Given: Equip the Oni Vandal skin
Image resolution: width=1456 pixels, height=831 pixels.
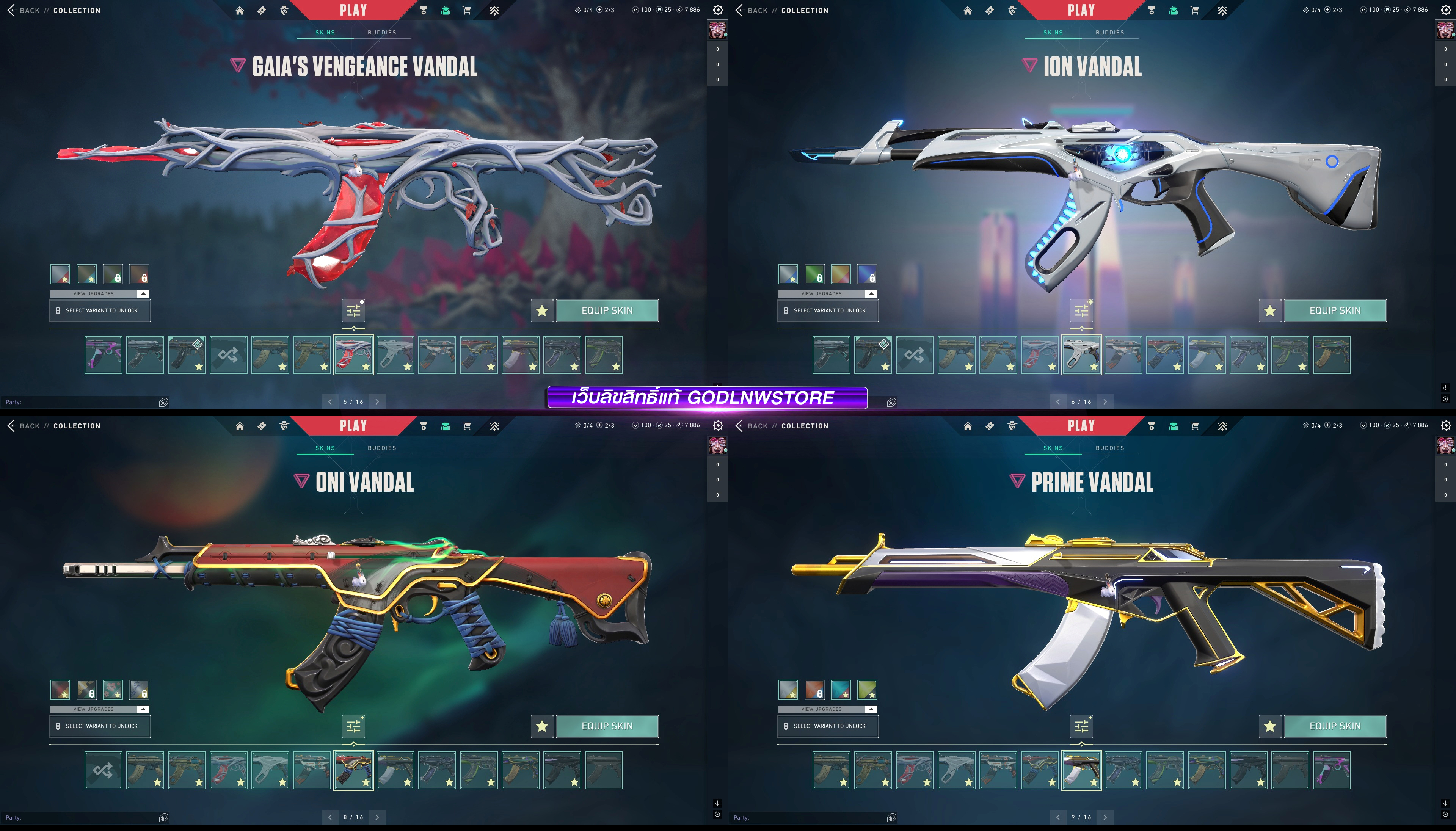Looking at the screenshot, I should [607, 726].
